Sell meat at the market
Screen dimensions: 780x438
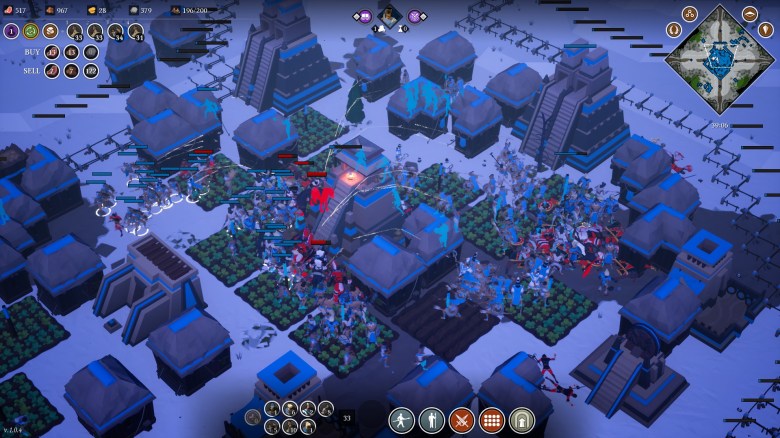(x=51, y=70)
